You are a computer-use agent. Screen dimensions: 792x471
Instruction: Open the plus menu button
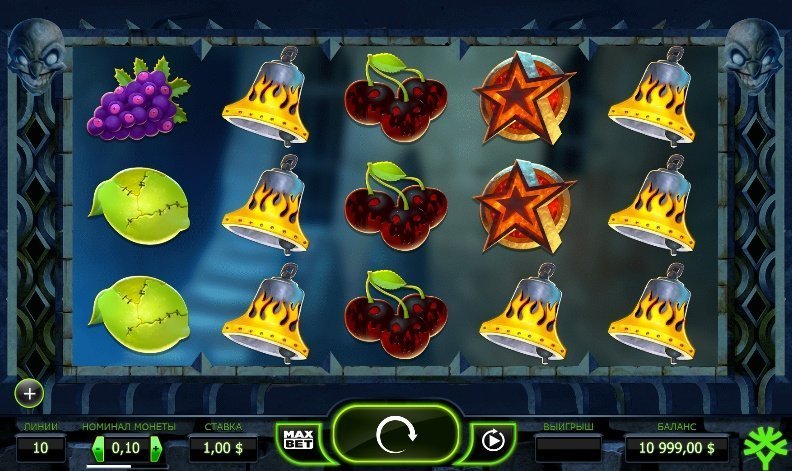coord(29,393)
